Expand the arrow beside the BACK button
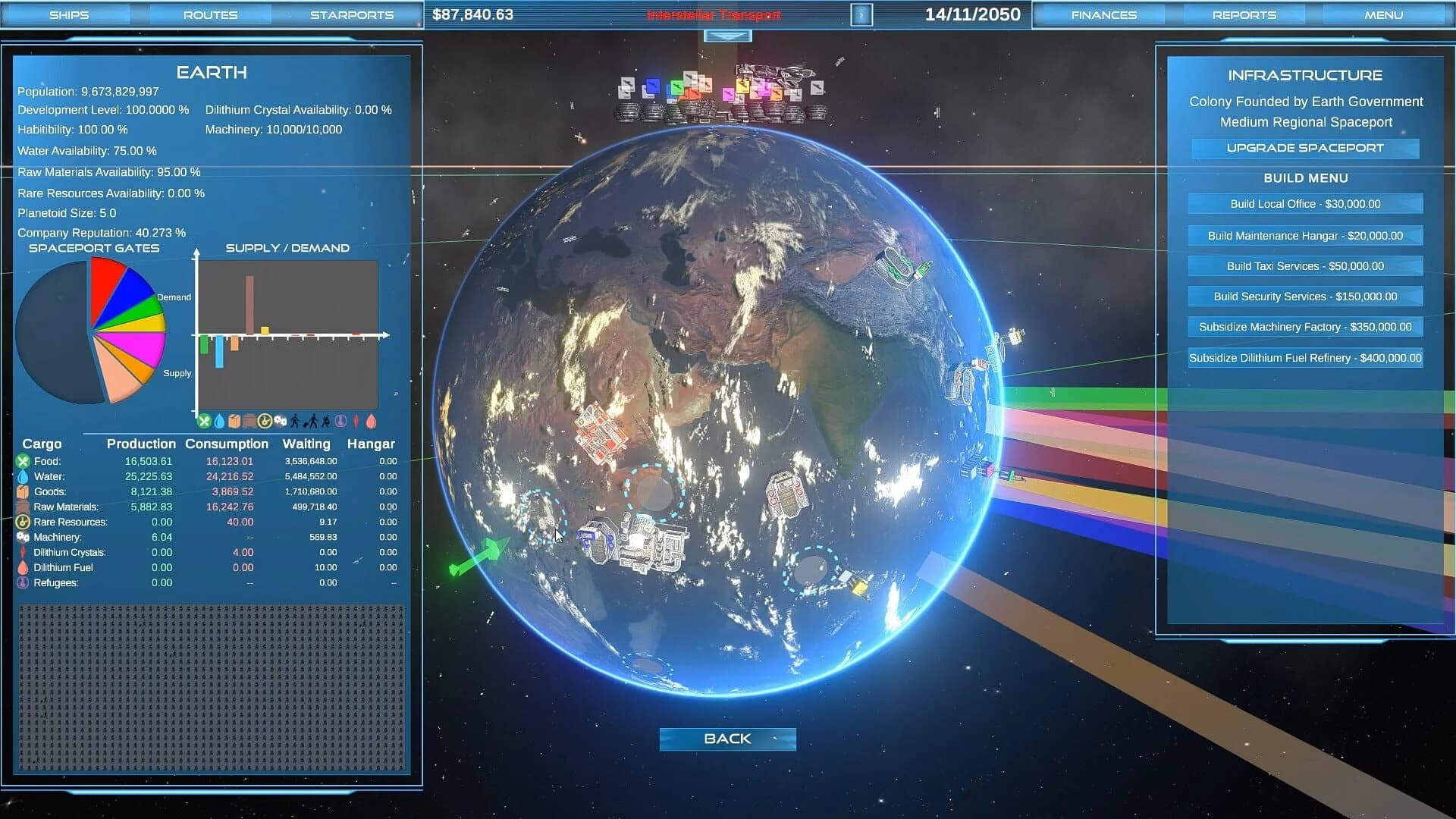 [x=775, y=739]
